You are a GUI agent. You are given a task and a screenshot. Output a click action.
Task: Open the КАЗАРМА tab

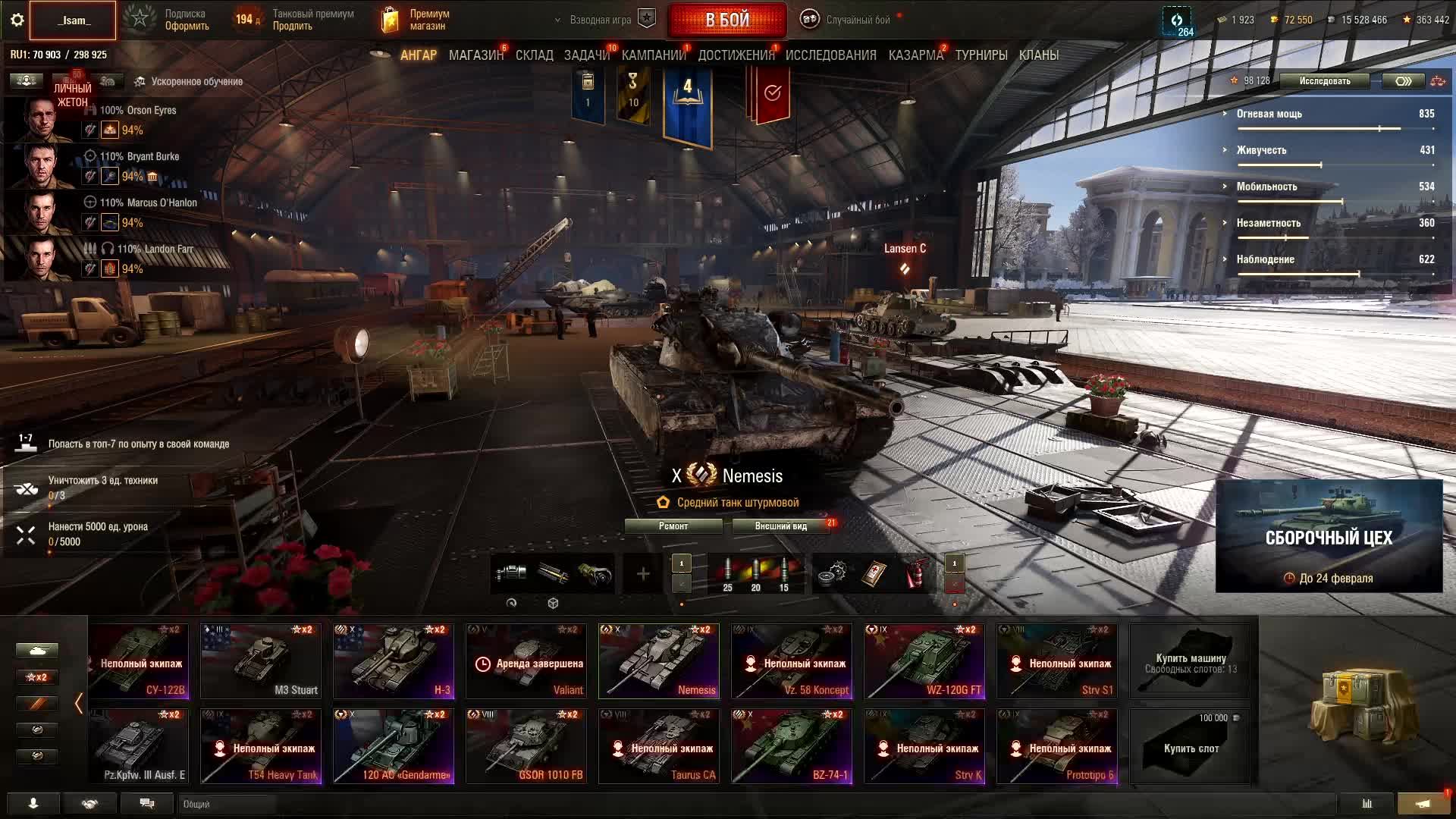coord(915,55)
